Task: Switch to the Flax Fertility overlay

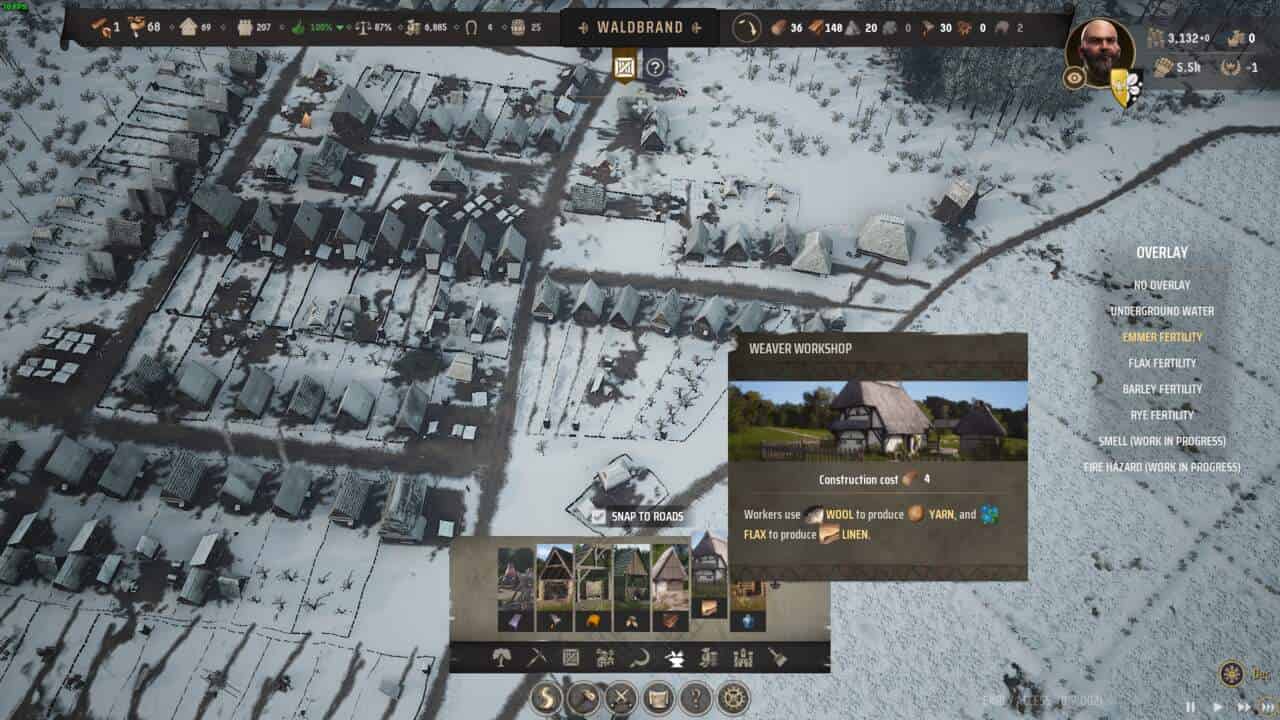Action: point(1161,363)
